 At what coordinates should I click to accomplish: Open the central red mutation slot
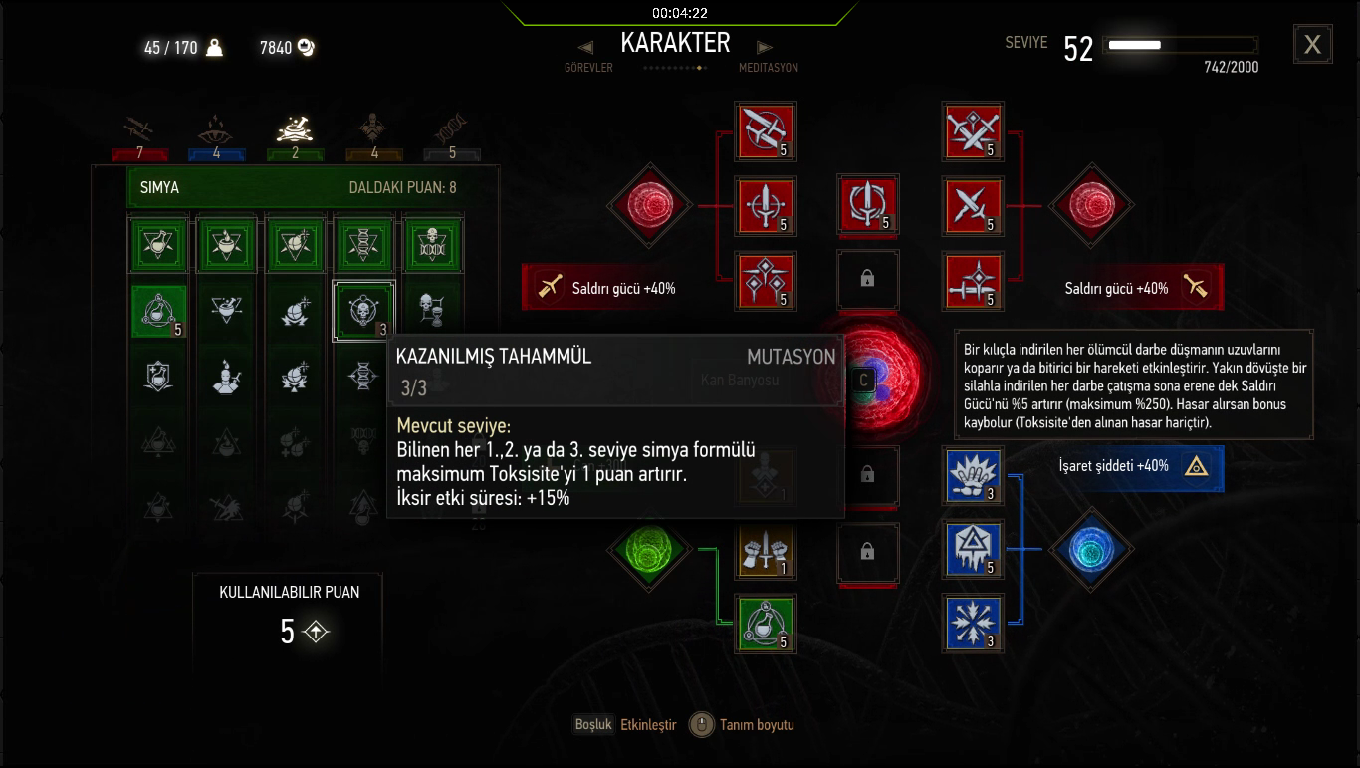point(864,379)
